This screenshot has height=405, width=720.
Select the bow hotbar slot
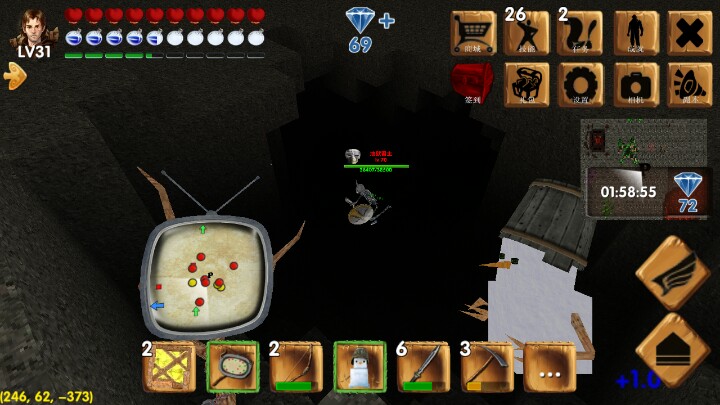[296, 367]
